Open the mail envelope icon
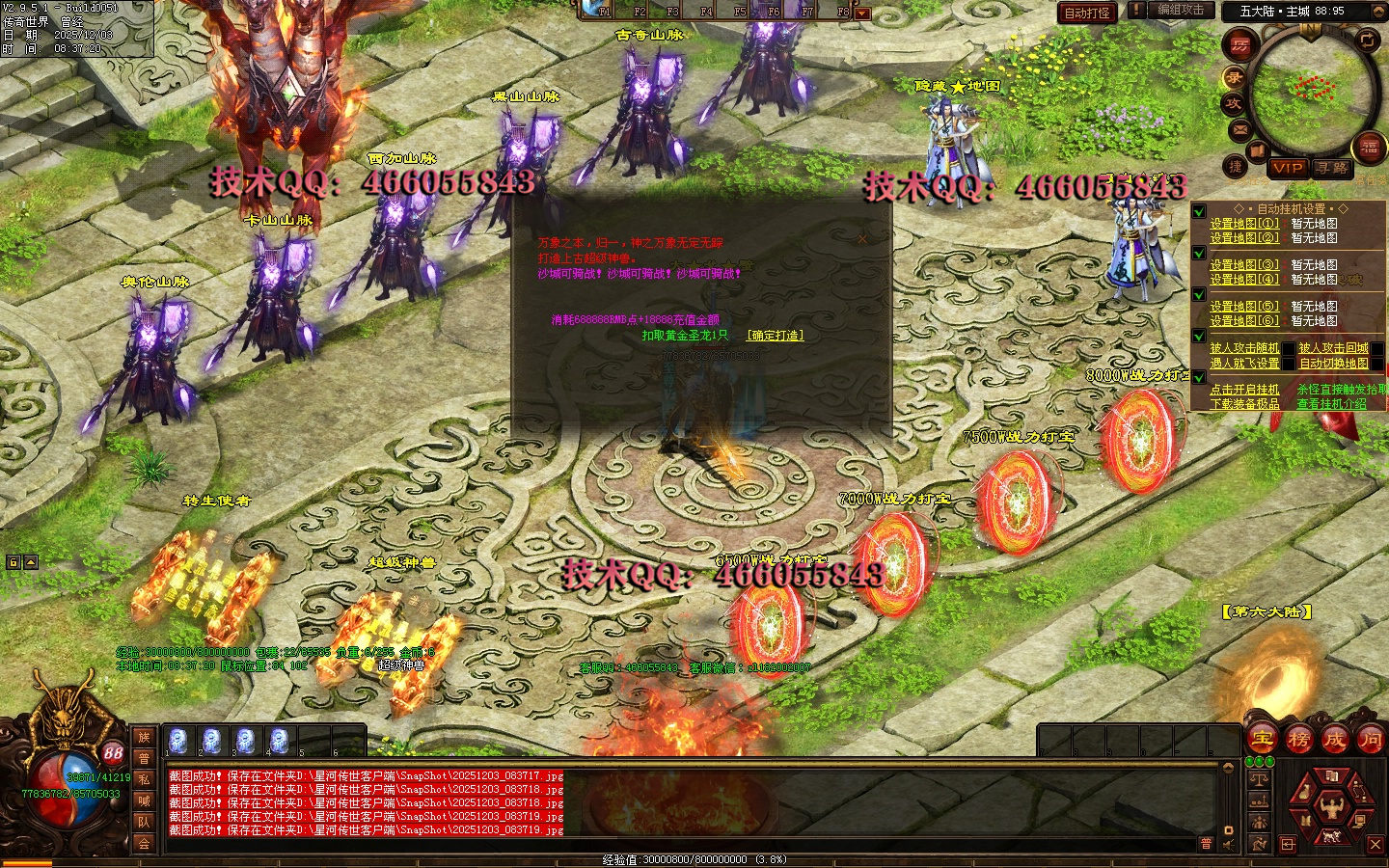Viewport: 1389px width, 868px height. tap(1240, 129)
